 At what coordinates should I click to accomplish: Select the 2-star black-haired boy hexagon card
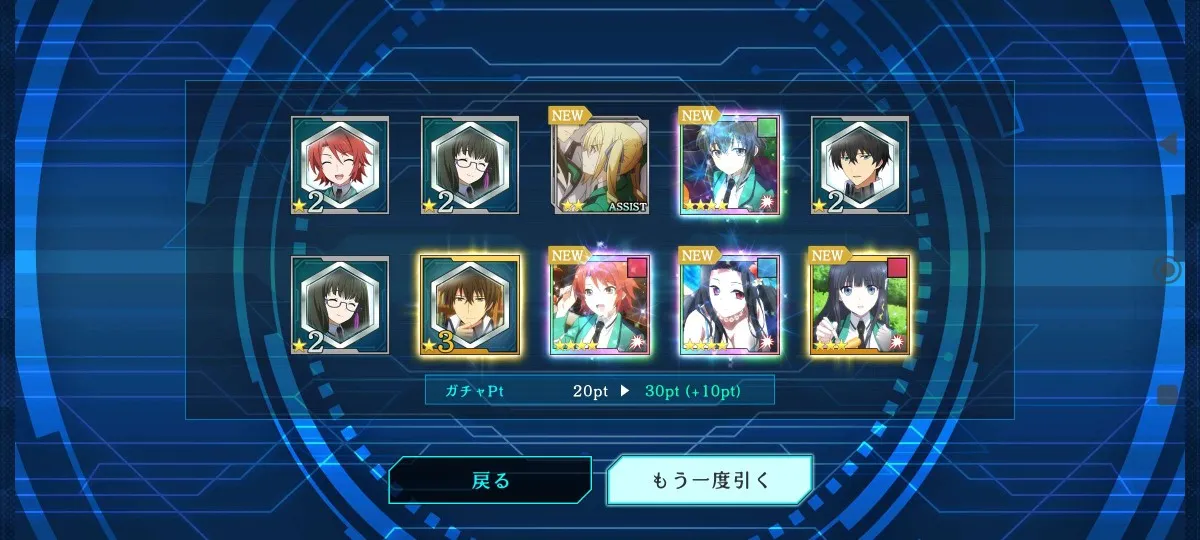(x=860, y=166)
